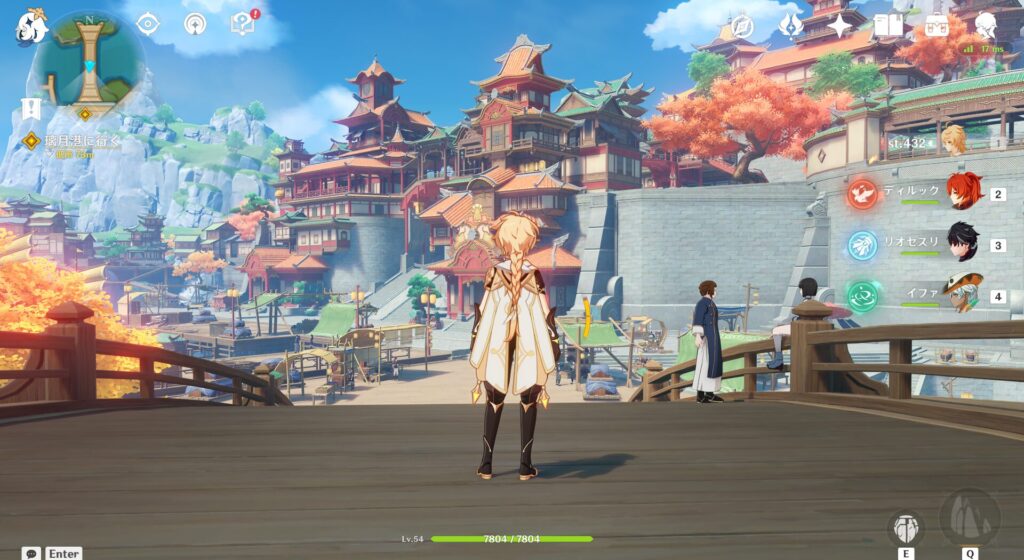Open the quest banner icon below the minimap
Image resolution: width=1024 pixels, height=560 pixels.
point(31,108)
